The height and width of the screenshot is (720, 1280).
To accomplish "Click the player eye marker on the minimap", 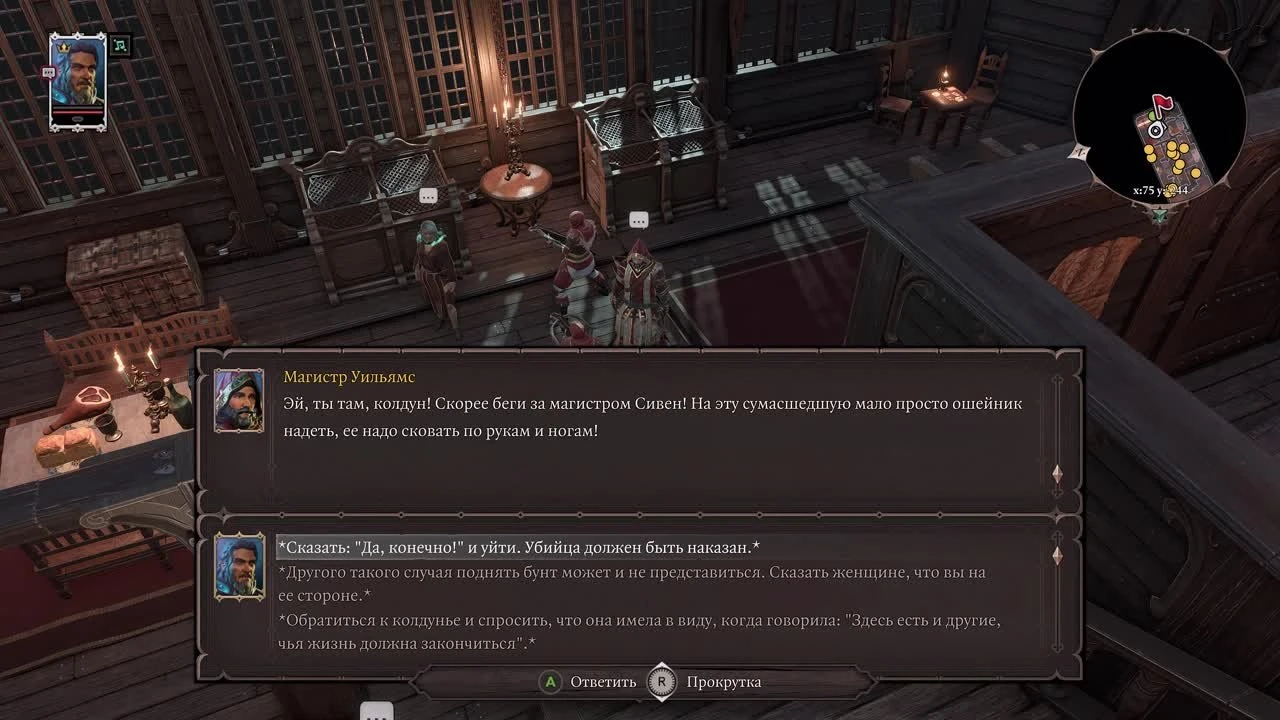I will coord(1157,130).
